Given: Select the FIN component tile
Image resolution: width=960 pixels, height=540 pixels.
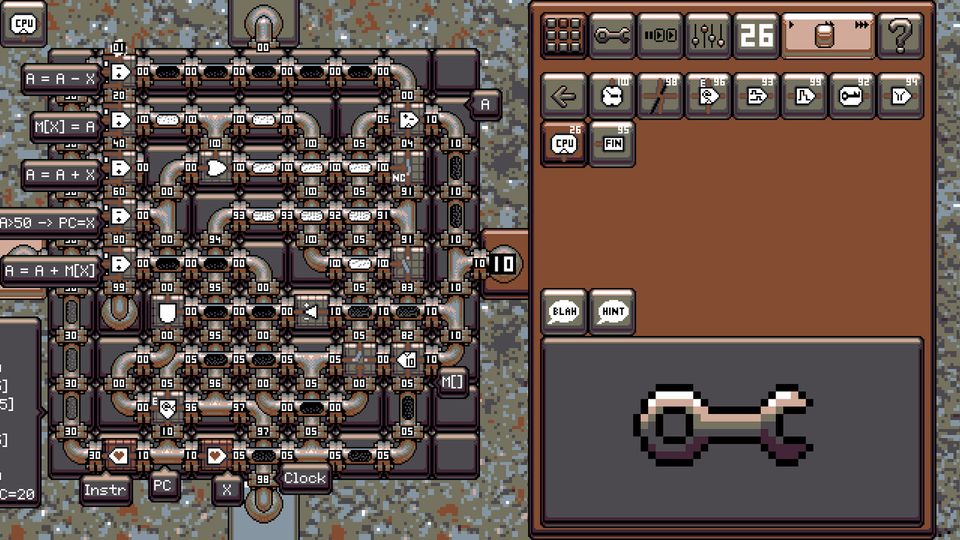Looking at the screenshot, I should [612, 144].
